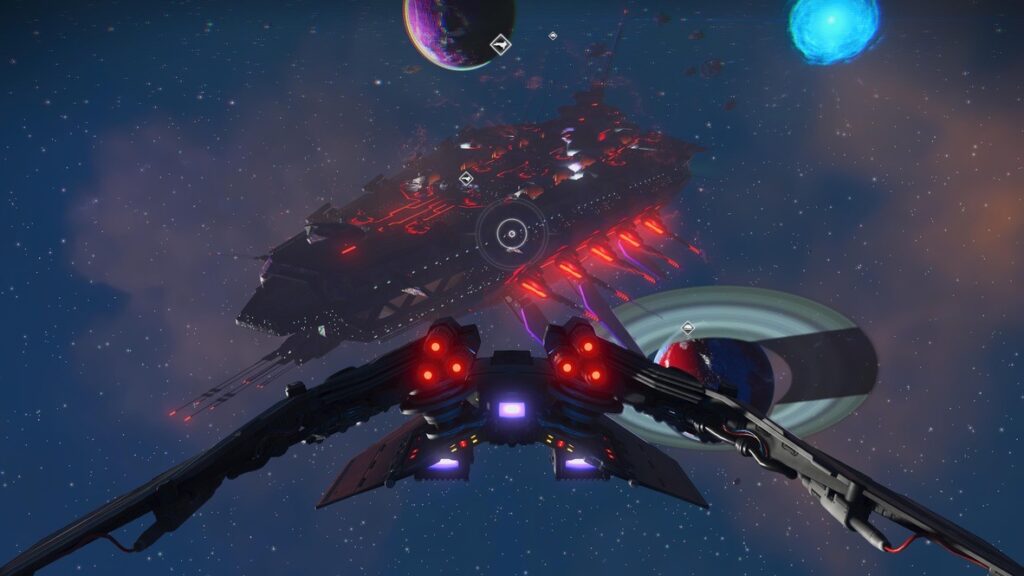Click the circular targeting reticle

(510, 234)
